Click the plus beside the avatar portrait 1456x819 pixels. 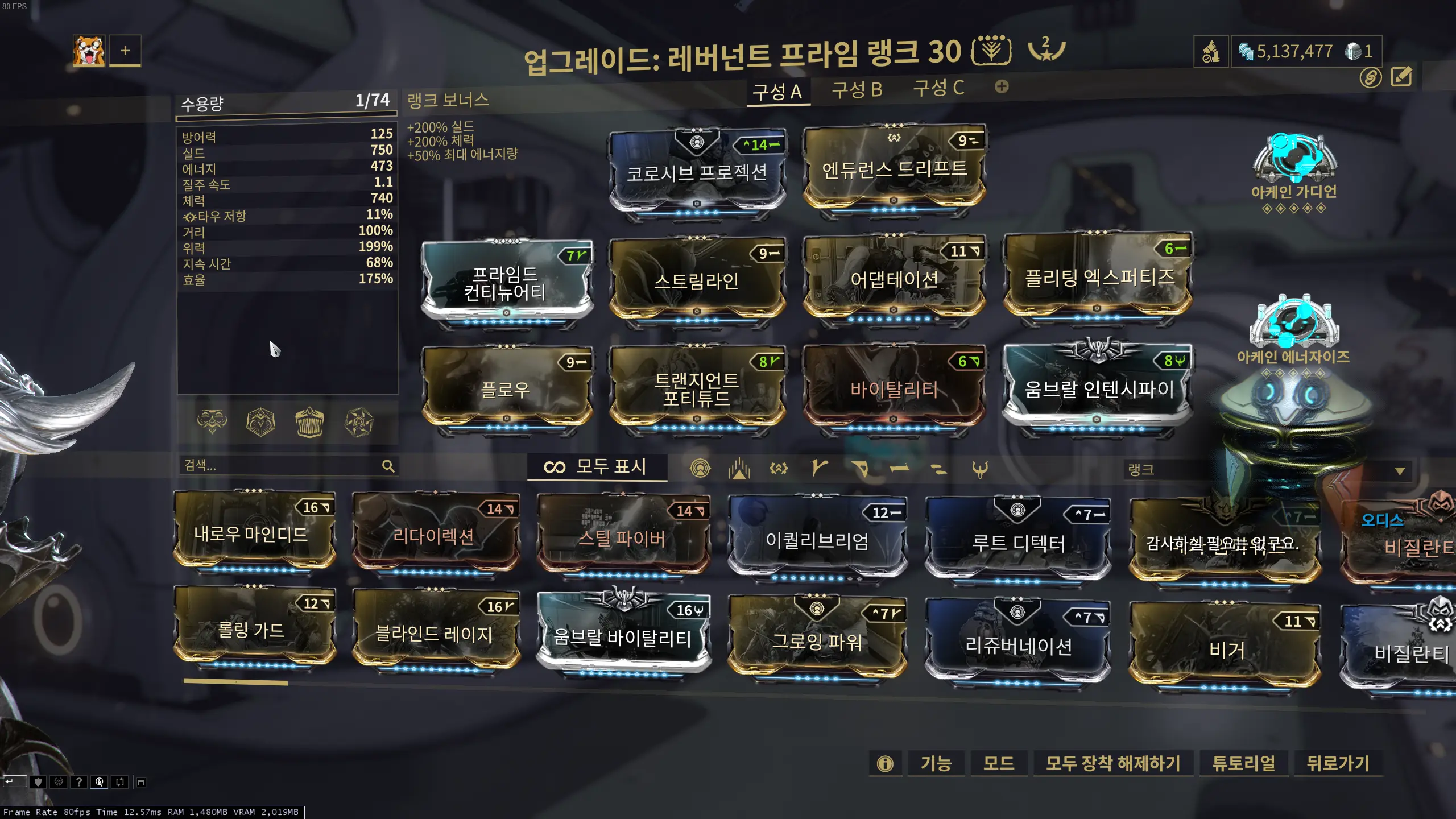tap(125, 51)
